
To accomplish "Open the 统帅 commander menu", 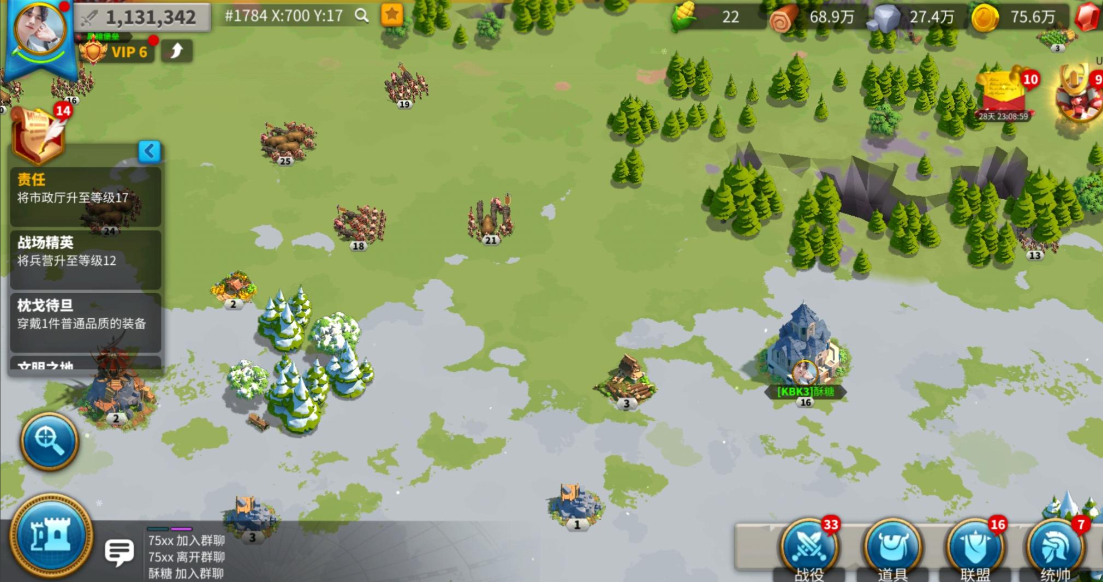I will [x=1056, y=548].
